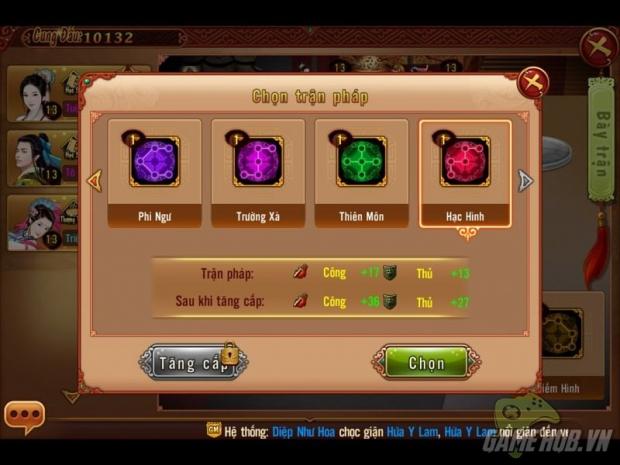620x465 pixels.
Task: Select the Hạc Hình red formation
Action: pyautogui.click(x=465, y=172)
